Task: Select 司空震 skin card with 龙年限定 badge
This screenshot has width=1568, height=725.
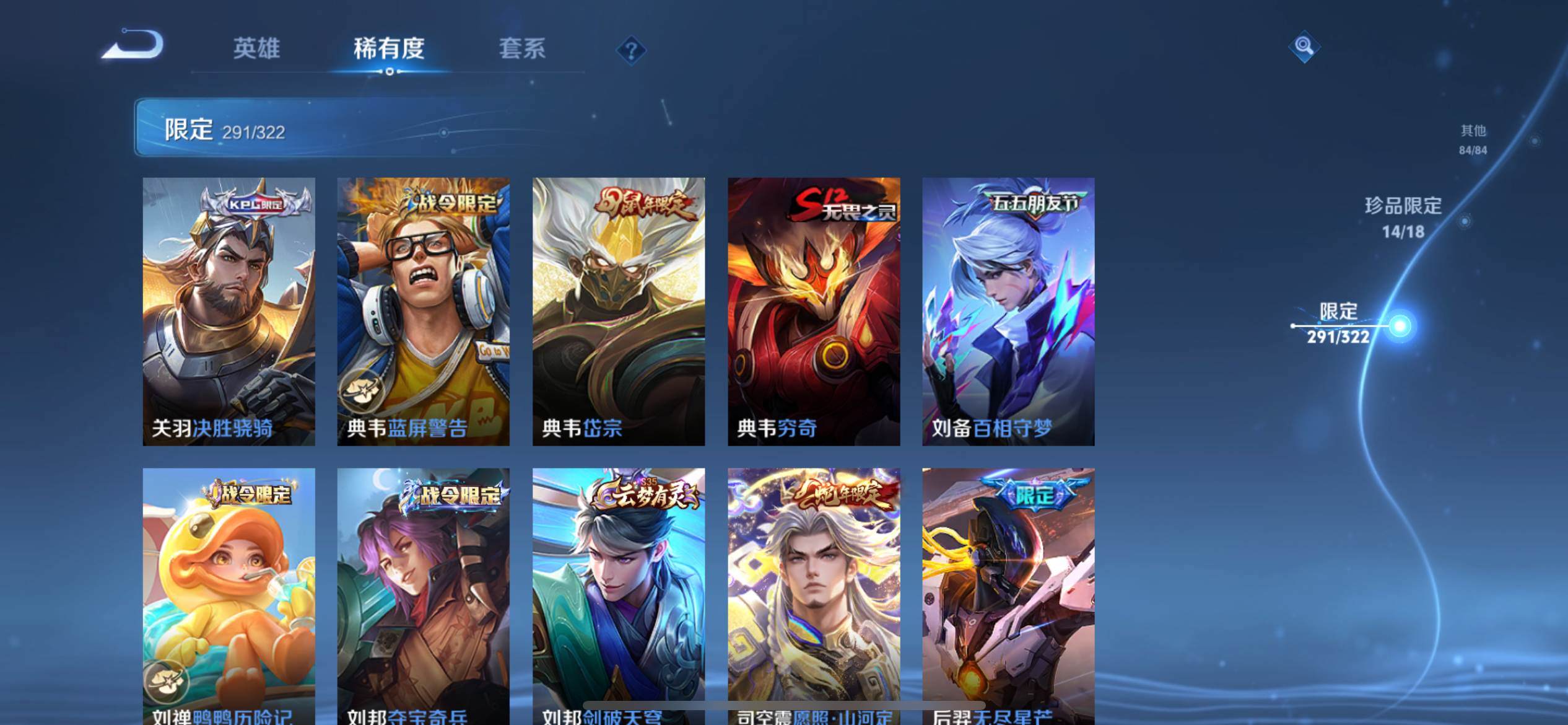Action: (813, 595)
